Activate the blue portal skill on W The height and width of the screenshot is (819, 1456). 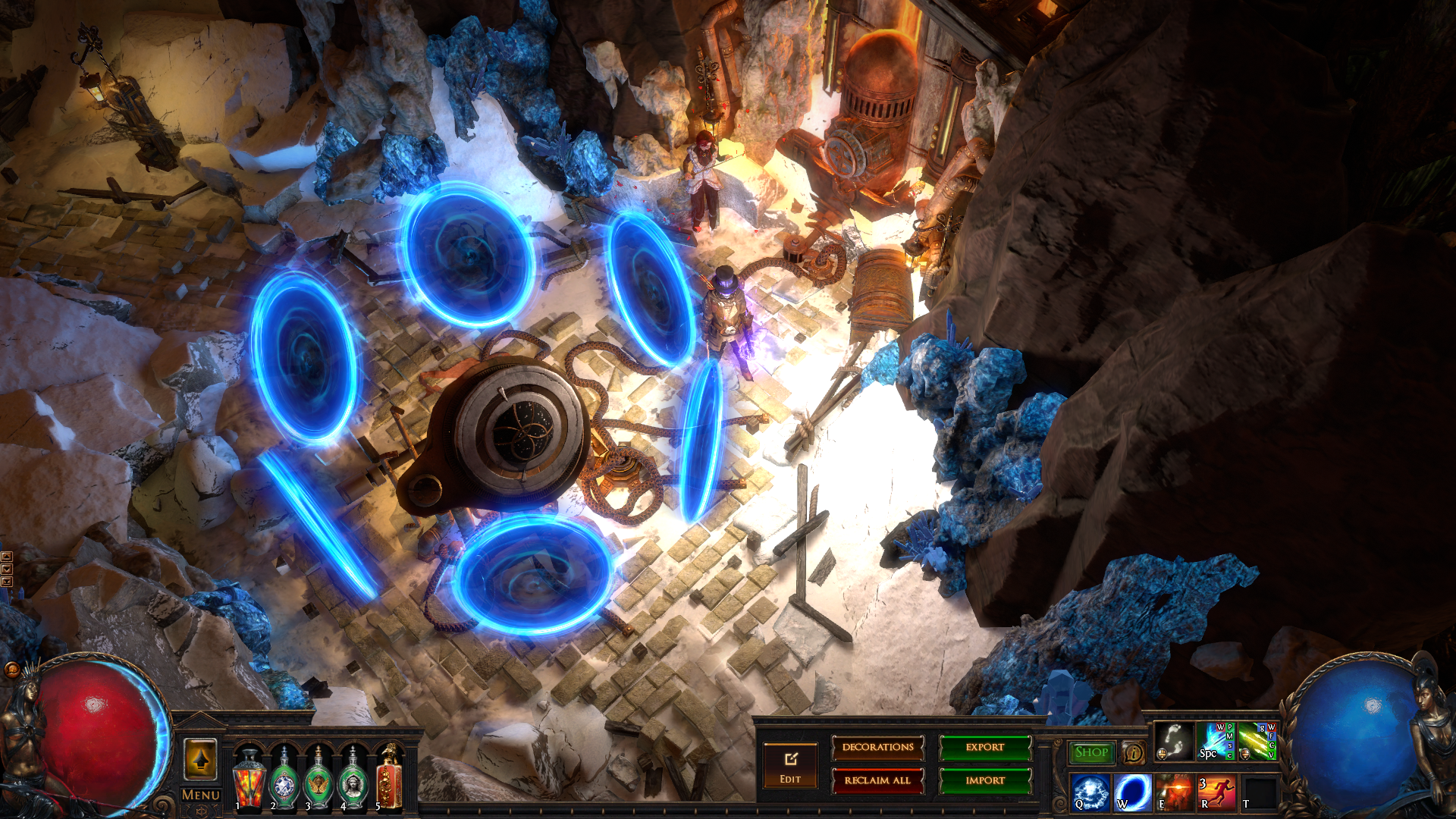click(1133, 792)
